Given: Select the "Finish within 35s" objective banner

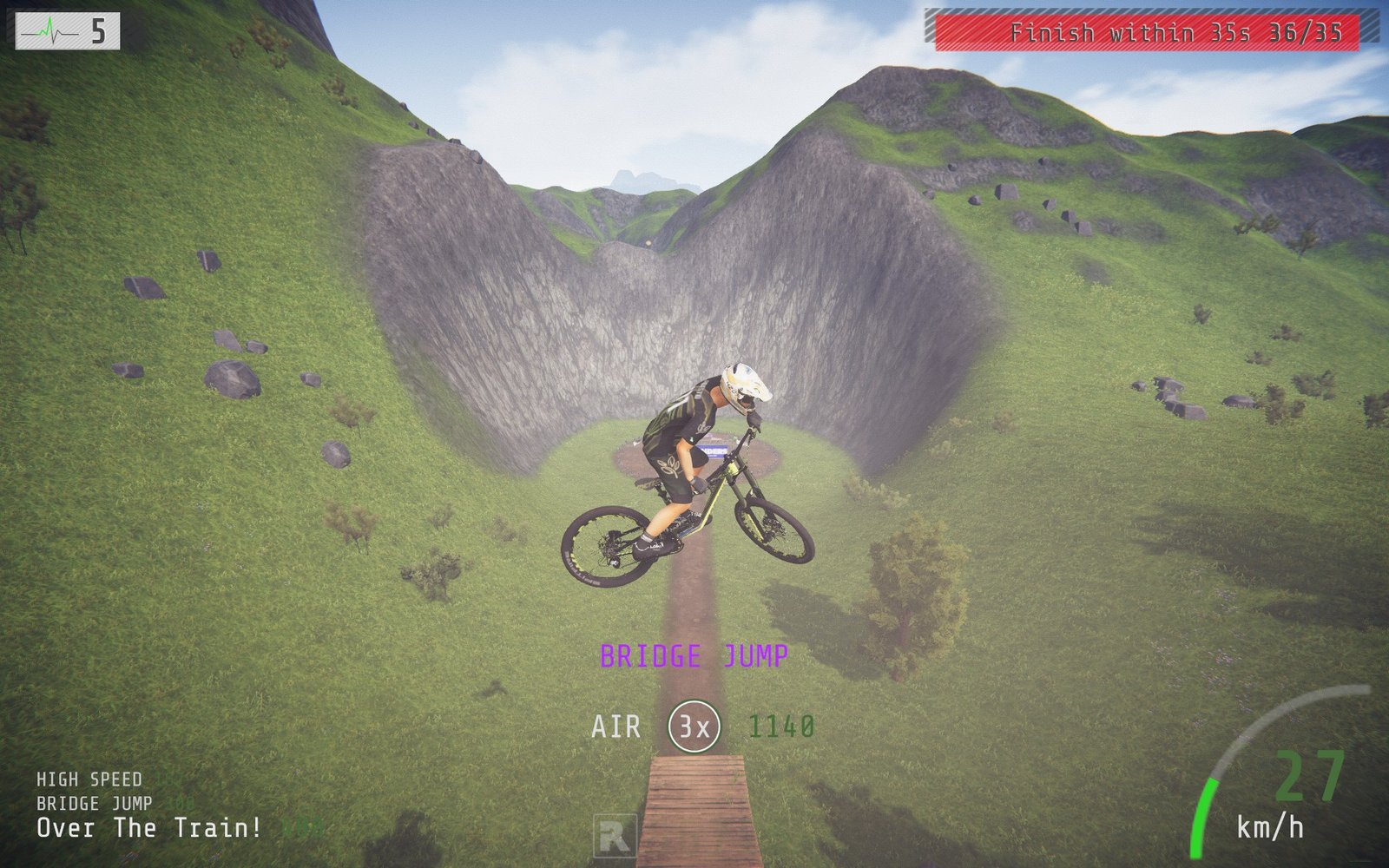Looking at the screenshot, I should (x=1148, y=33).
